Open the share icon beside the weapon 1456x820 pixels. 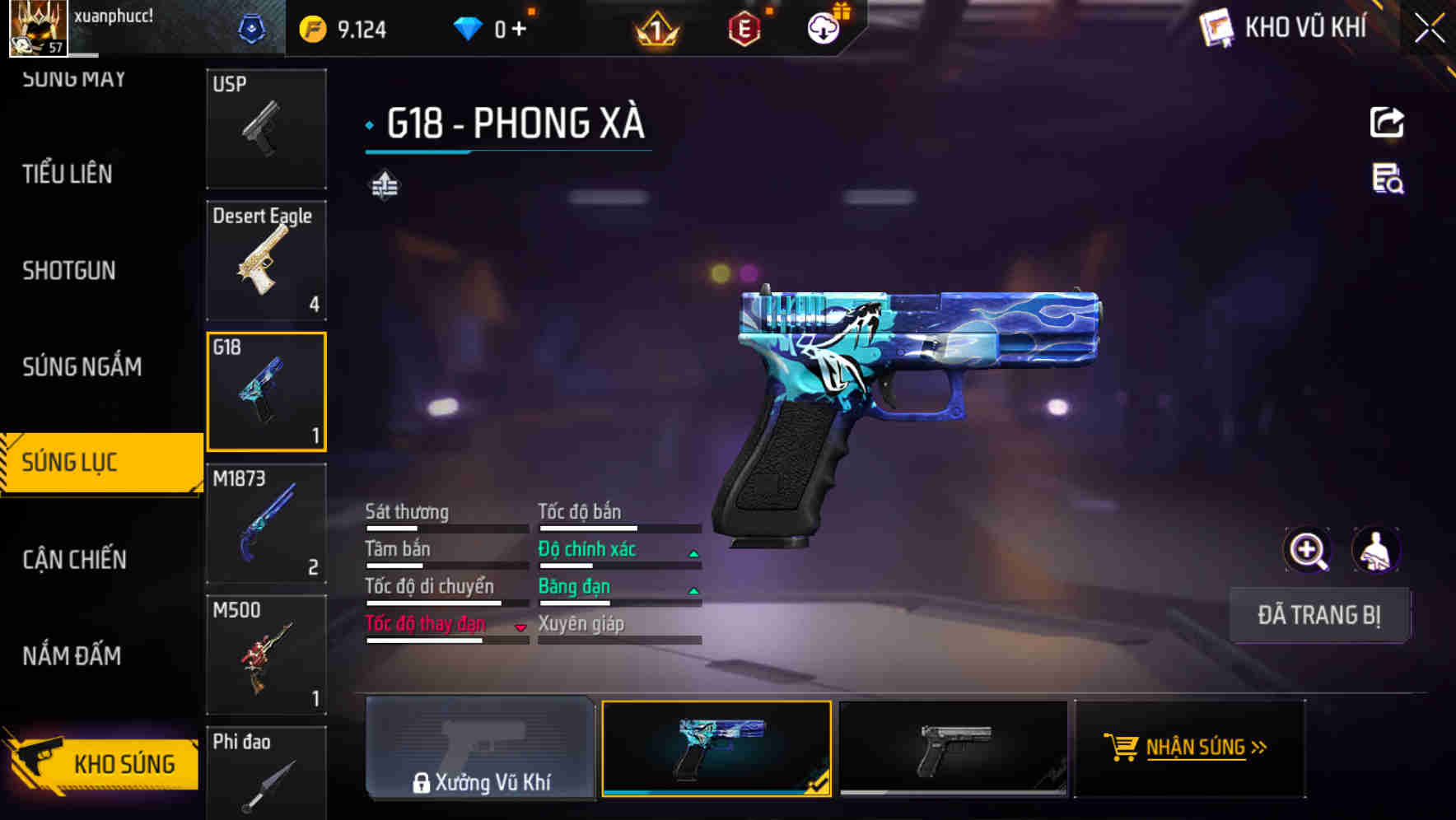coord(1387,122)
